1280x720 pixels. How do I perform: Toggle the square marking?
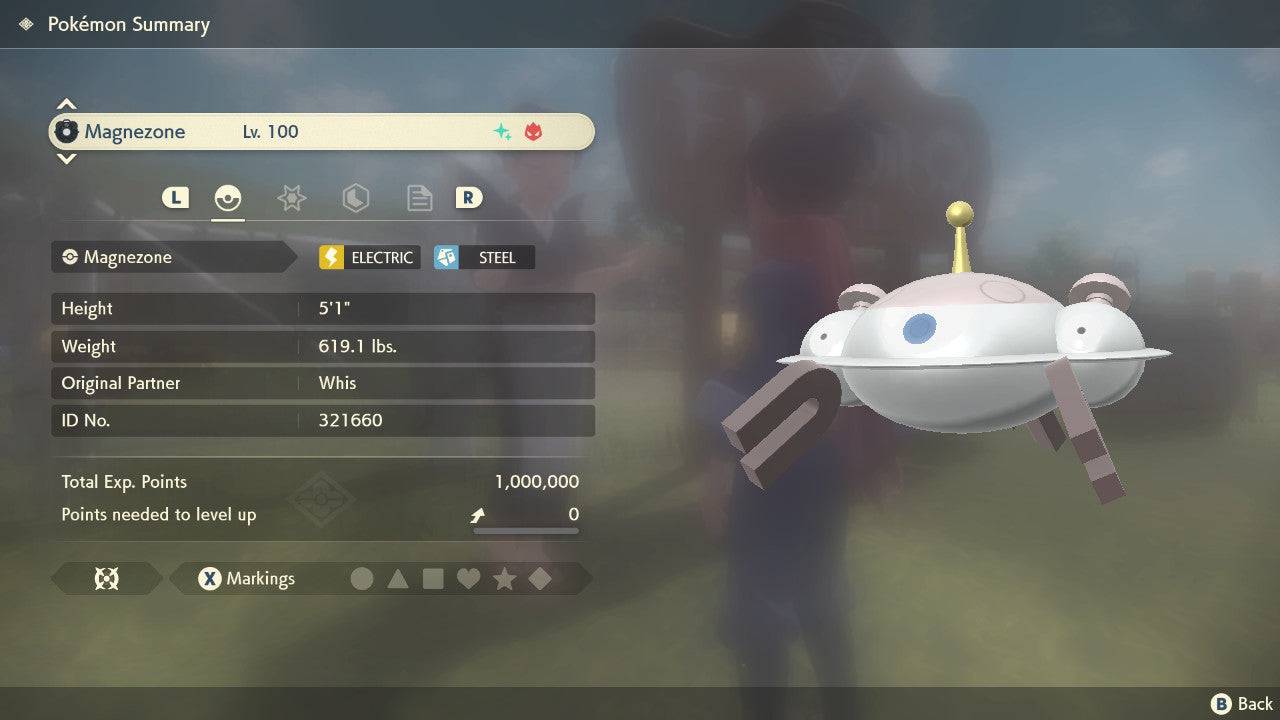pyautogui.click(x=433, y=578)
